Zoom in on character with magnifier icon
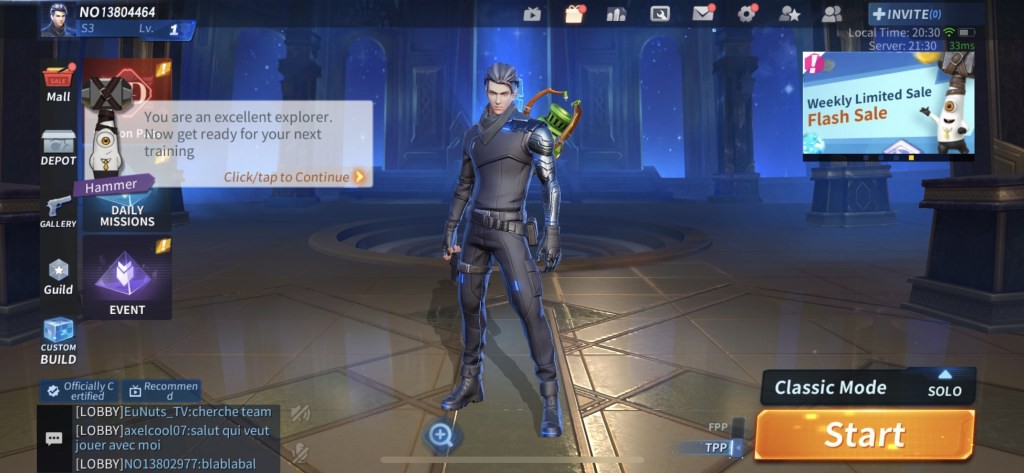Viewport: 1024px width, 473px height. (441, 434)
